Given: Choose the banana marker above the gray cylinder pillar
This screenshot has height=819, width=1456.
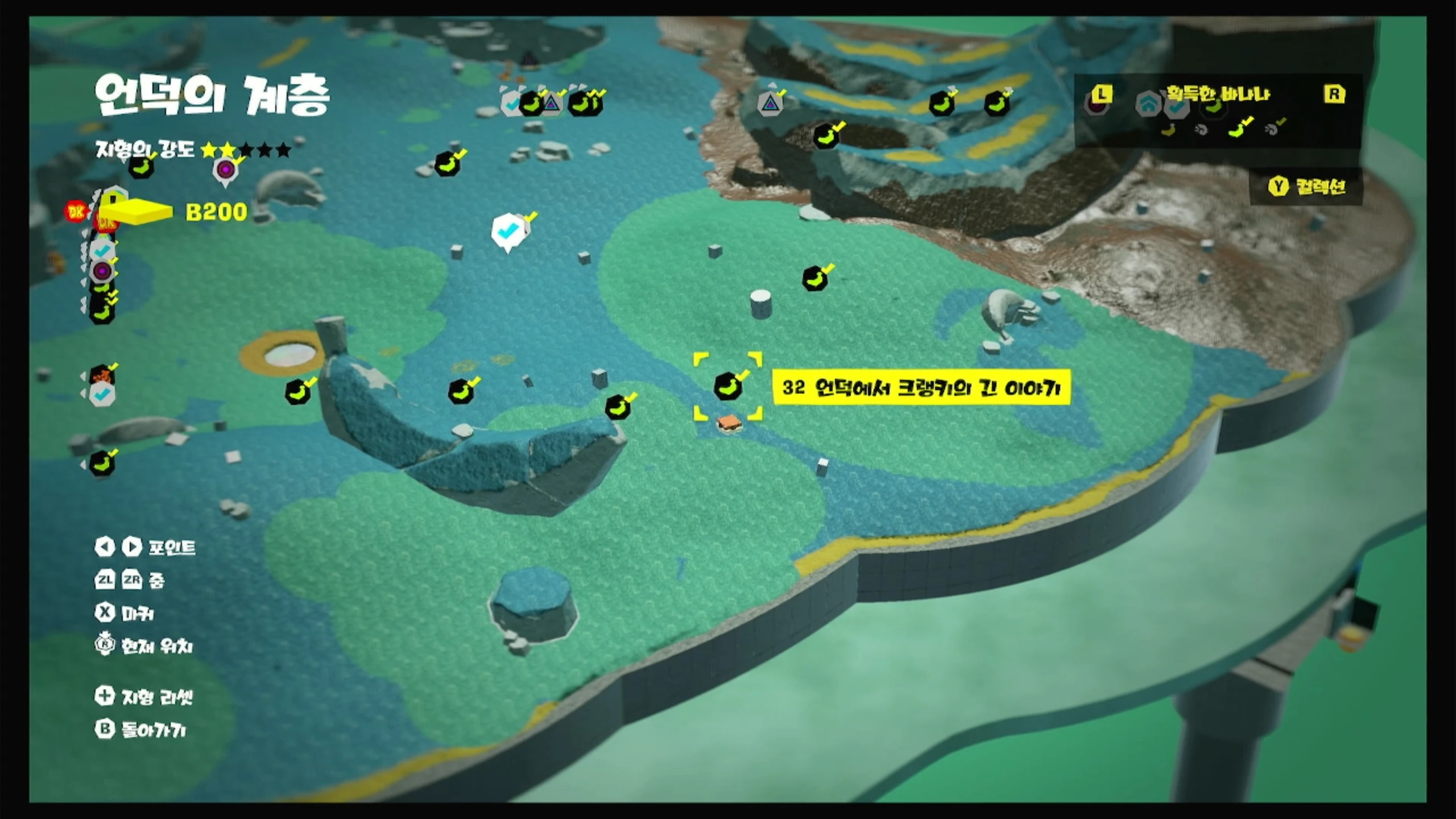Looking at the screenshot, I should [x=814, y=279].
